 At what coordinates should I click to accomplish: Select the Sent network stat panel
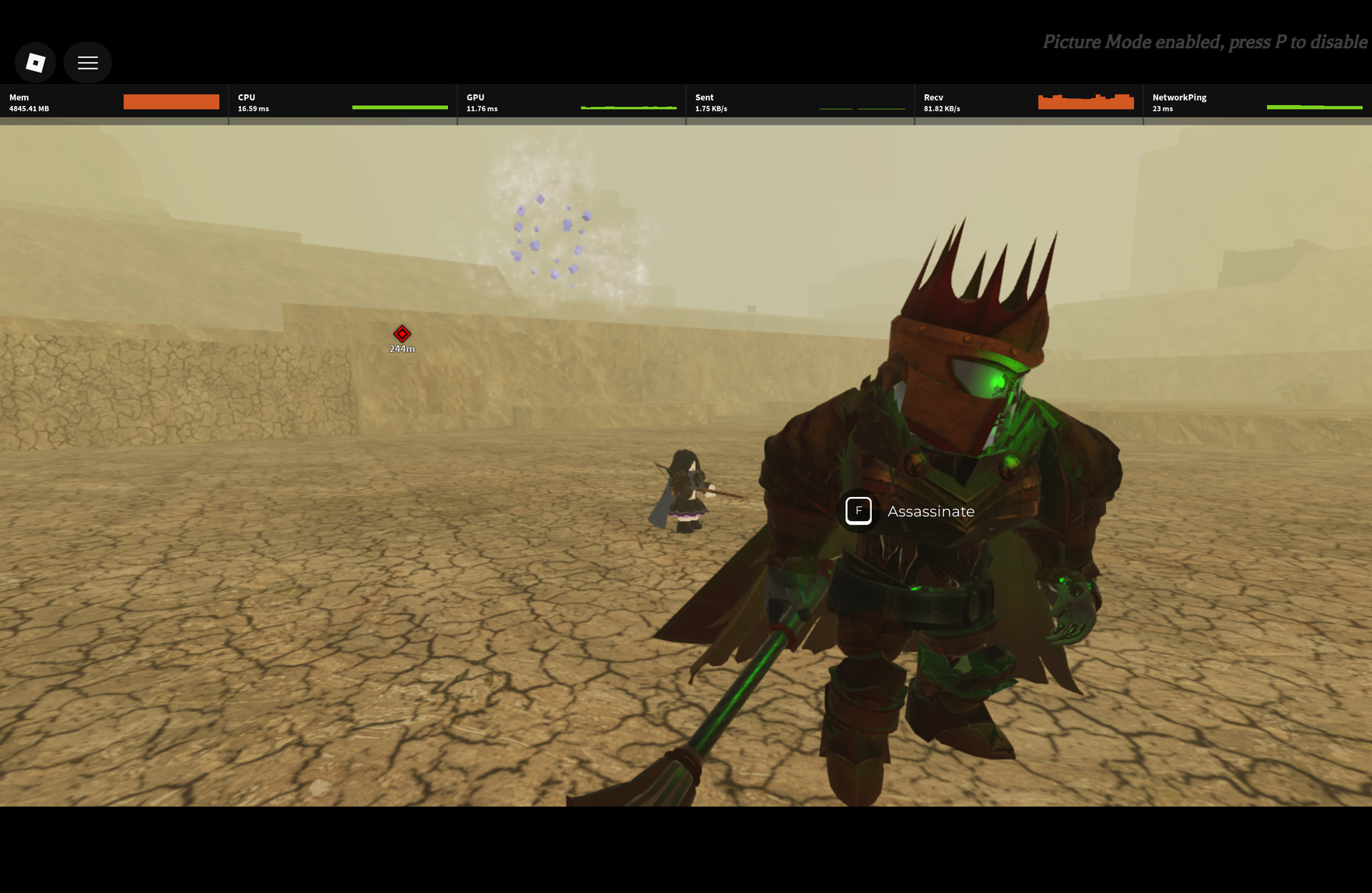(800, 102)
